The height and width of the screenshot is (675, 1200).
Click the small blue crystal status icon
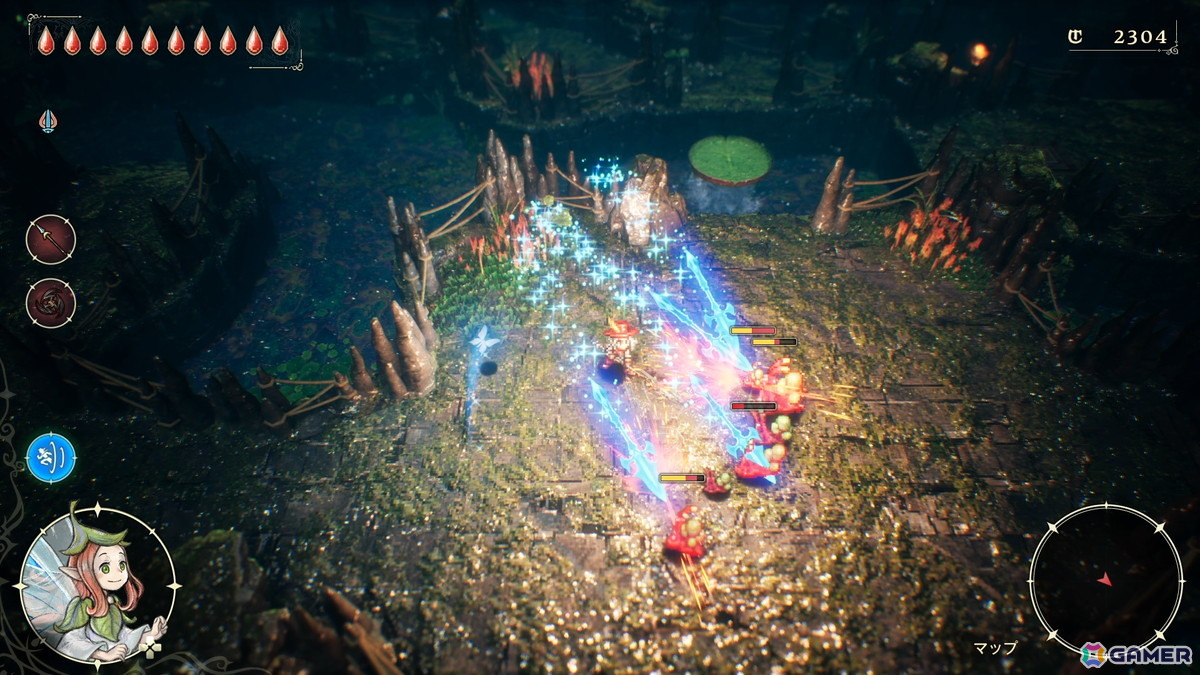tap(48, 121)
